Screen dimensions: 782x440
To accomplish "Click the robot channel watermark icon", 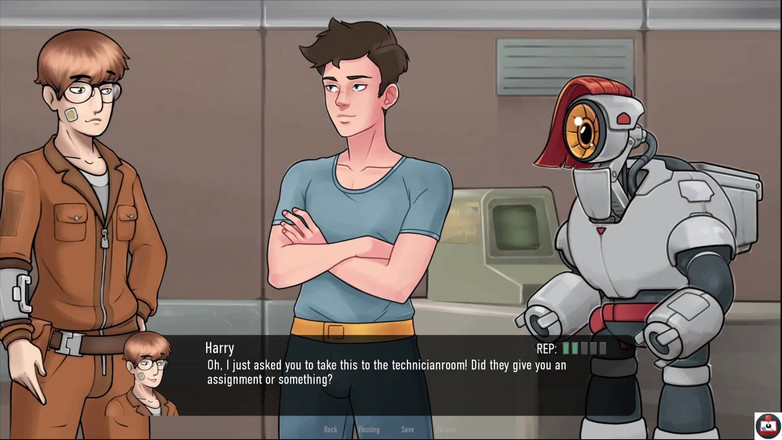I will (x=767, y=425).
